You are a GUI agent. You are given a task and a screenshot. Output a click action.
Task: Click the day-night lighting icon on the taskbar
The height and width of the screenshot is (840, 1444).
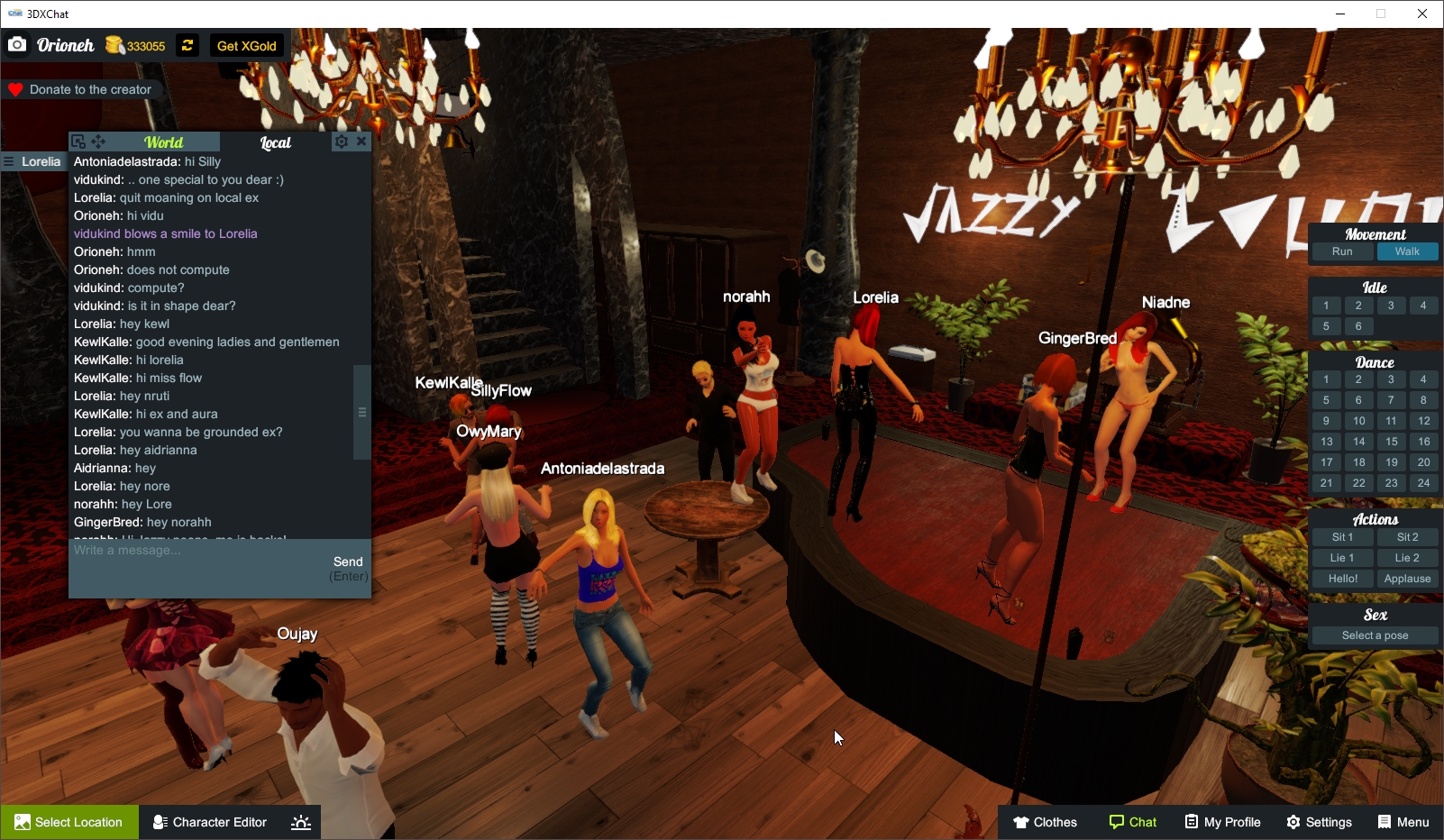pos(300,821)
